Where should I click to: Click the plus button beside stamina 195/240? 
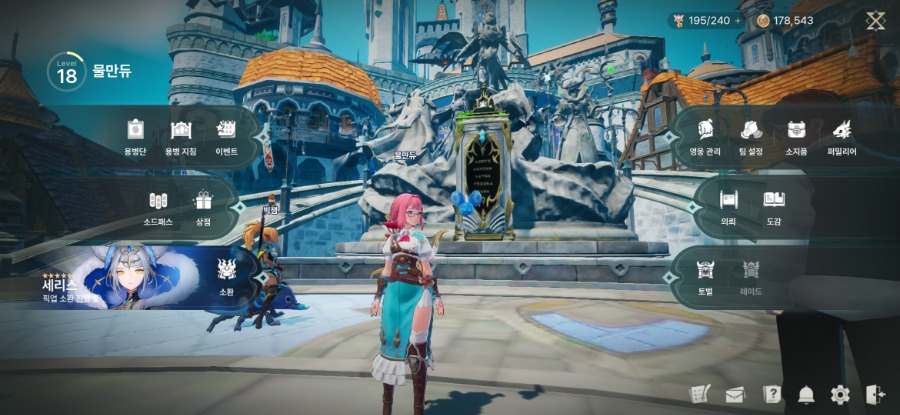tap(739, 20)
